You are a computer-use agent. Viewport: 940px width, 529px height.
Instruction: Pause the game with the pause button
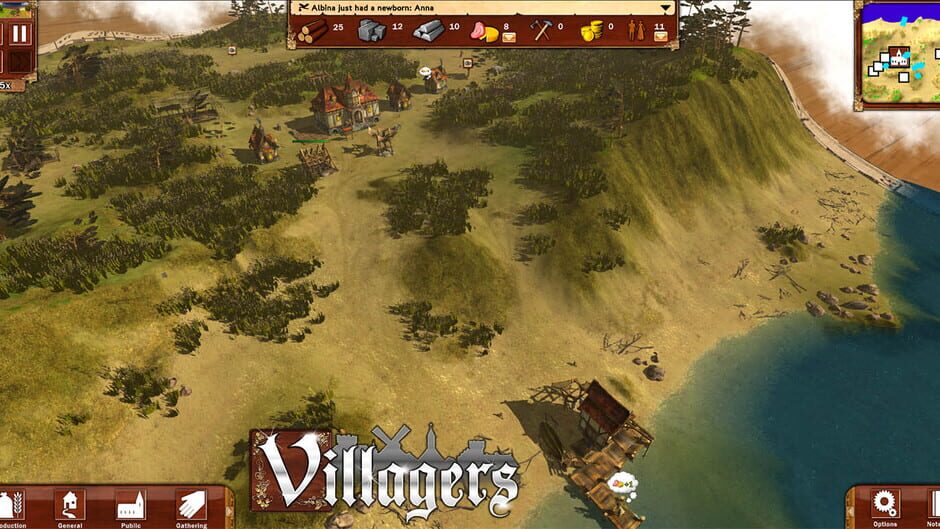coord(20,33)
